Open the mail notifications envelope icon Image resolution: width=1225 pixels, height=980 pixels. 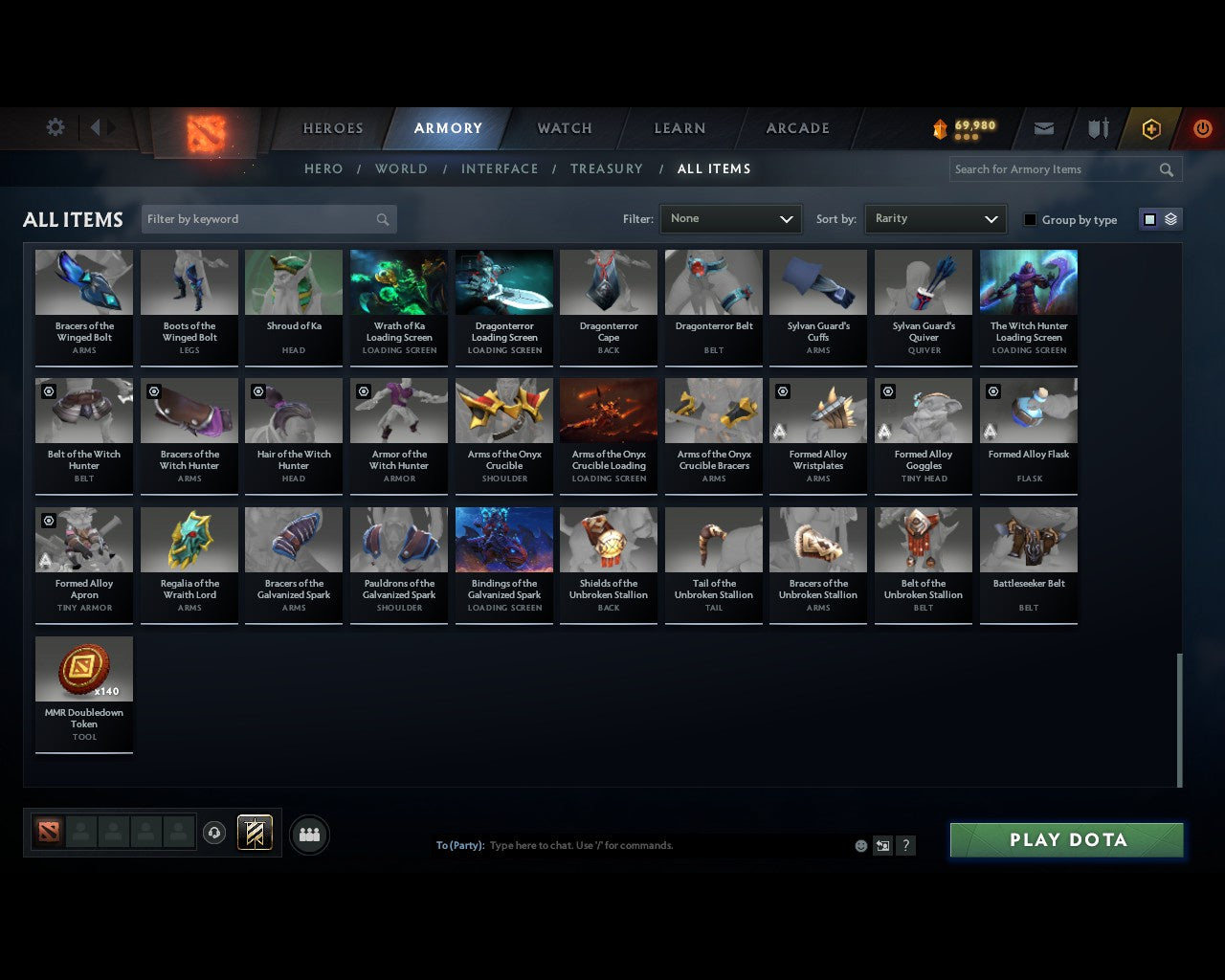[1043, 127]
